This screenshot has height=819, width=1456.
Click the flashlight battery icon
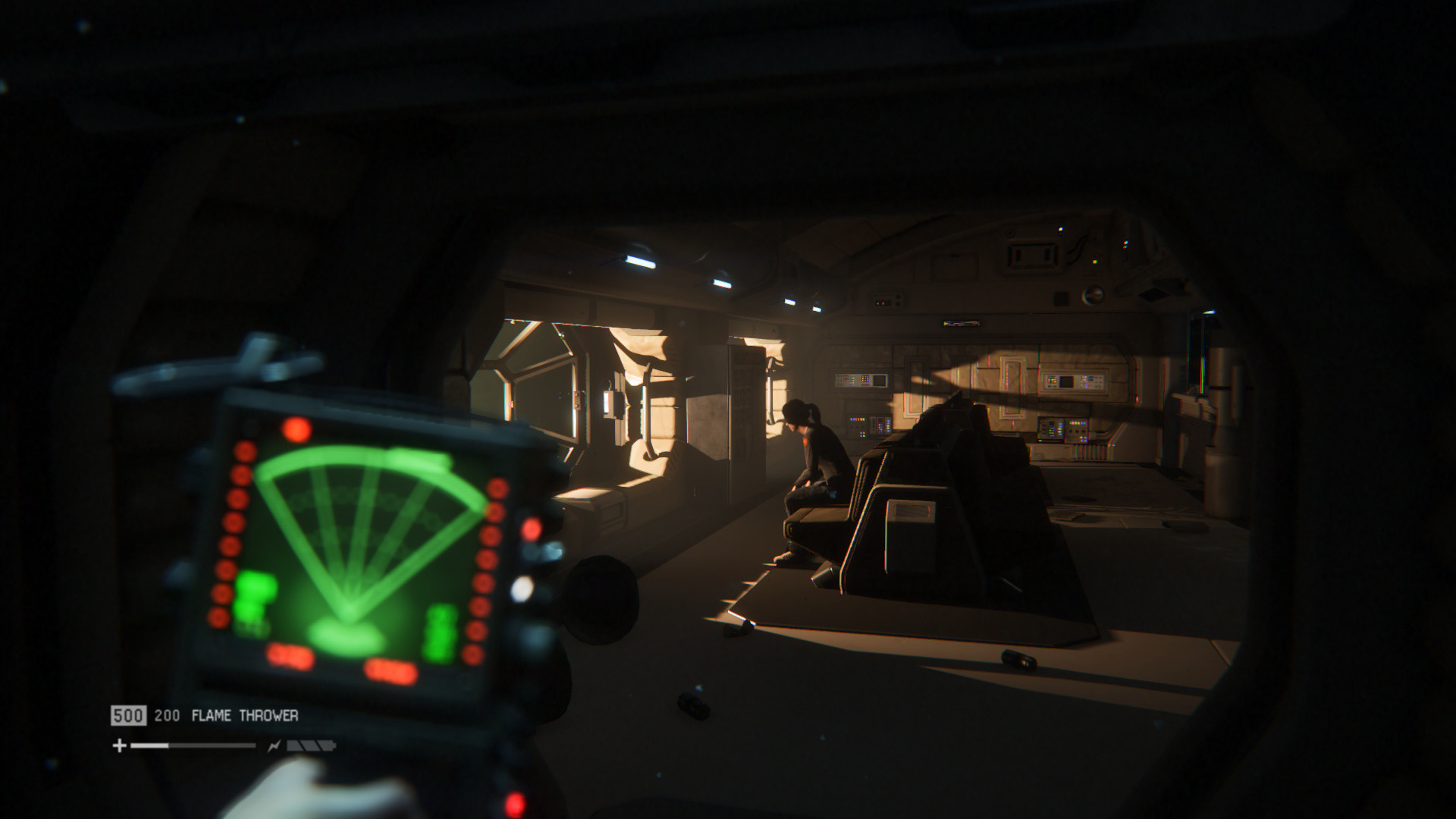point(311,746)
